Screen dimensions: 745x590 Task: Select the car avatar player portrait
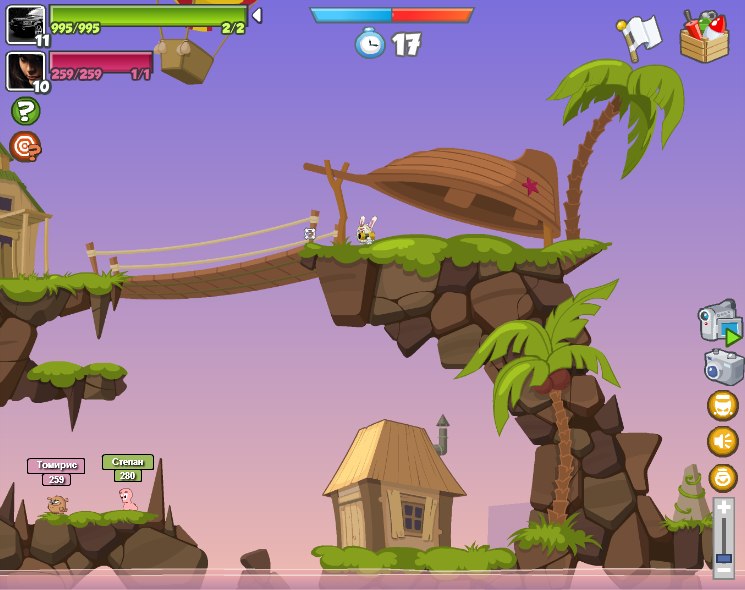pyautogui.click(x=25, y=23)
